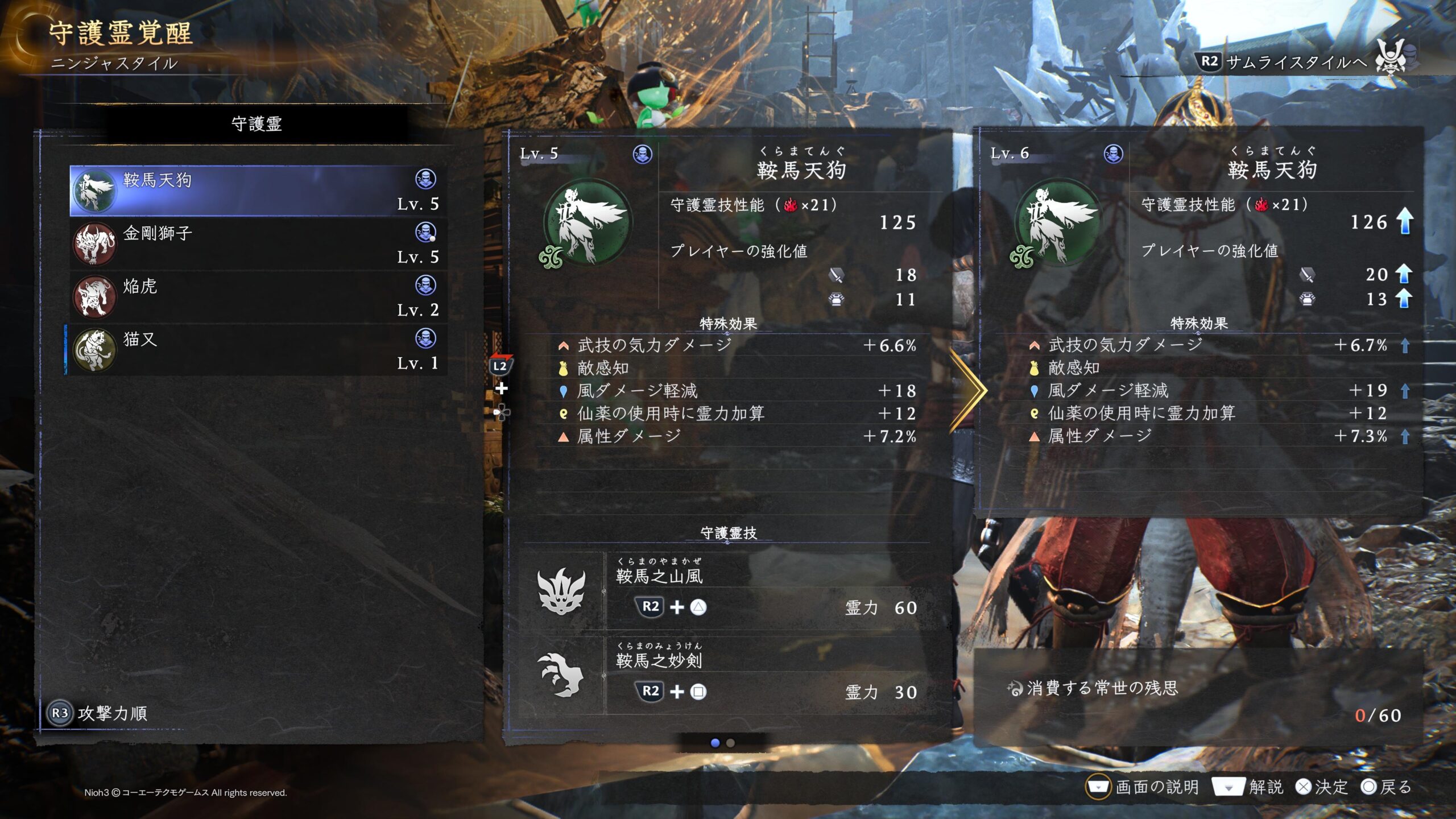Choose the 金剛獅子 guardian spirit

257,244
